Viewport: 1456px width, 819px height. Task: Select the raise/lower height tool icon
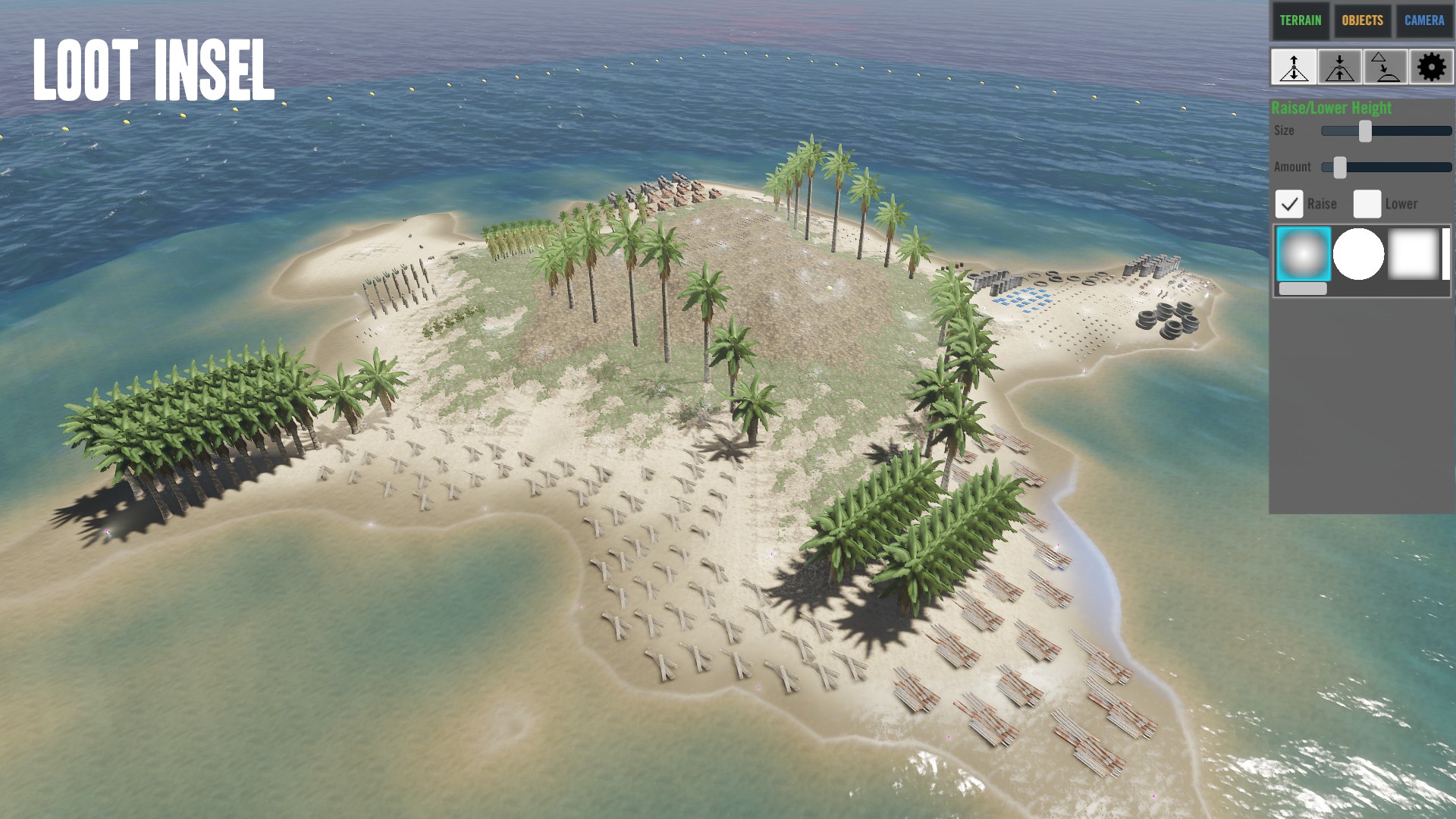(1294, 67)
